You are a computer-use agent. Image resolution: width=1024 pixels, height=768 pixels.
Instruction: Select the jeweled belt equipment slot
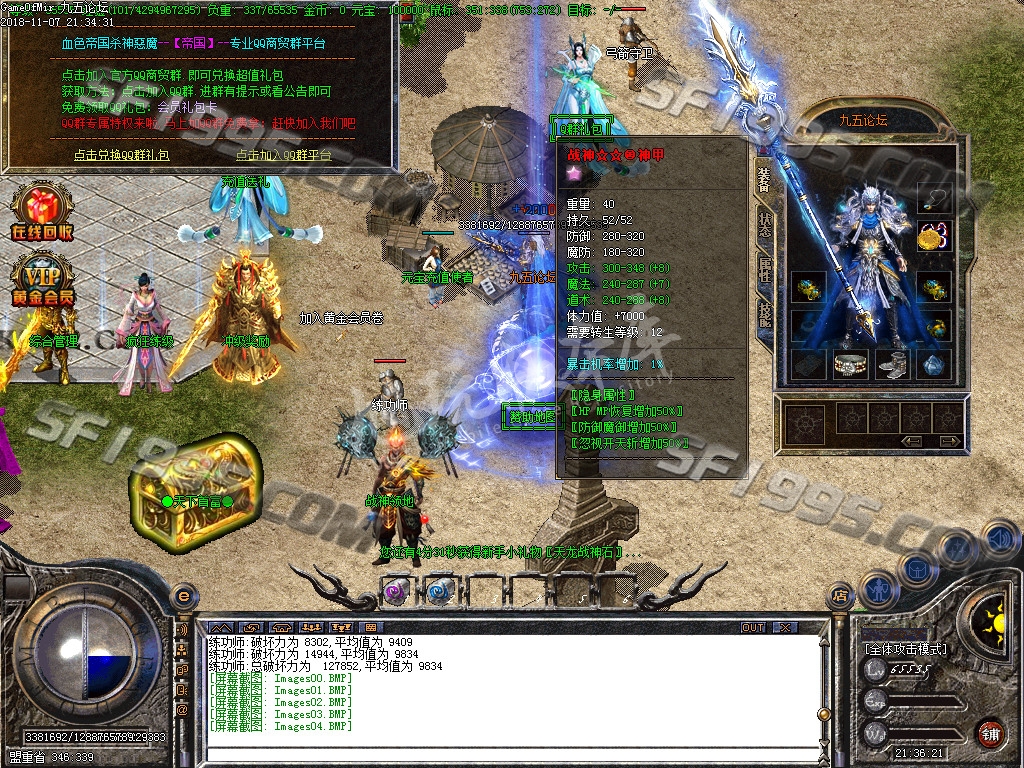850,365
